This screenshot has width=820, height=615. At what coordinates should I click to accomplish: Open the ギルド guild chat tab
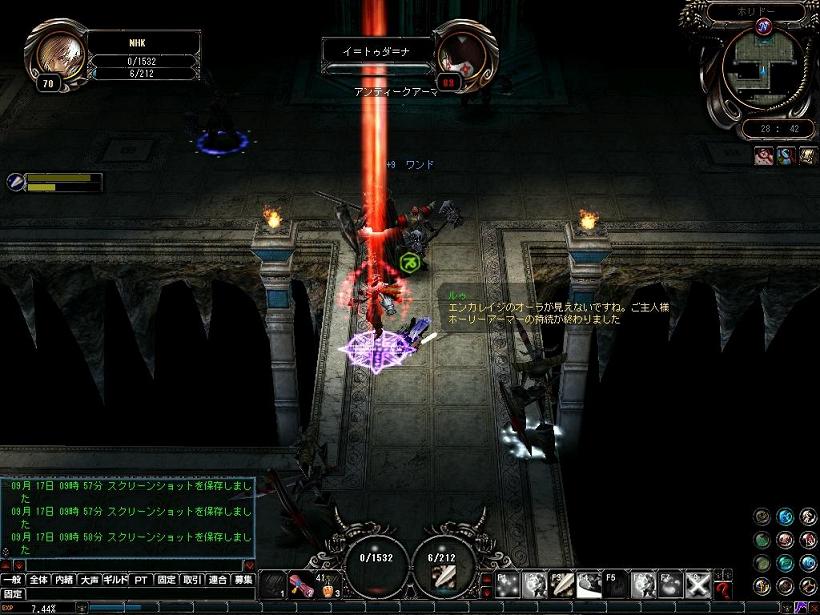116,579
